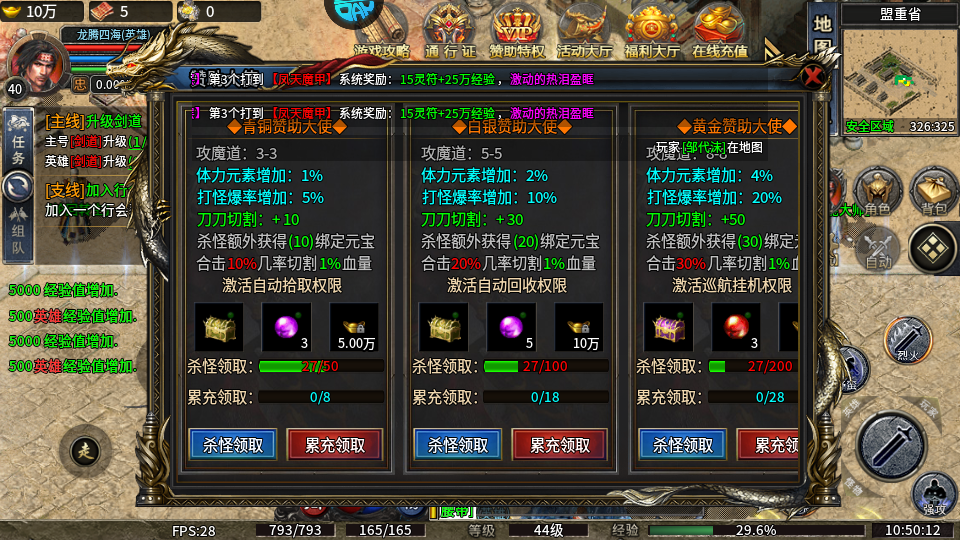960x540 pixels.
Task: Select the 主线 升级剑道 quest entry
Action: pos(93,121)
